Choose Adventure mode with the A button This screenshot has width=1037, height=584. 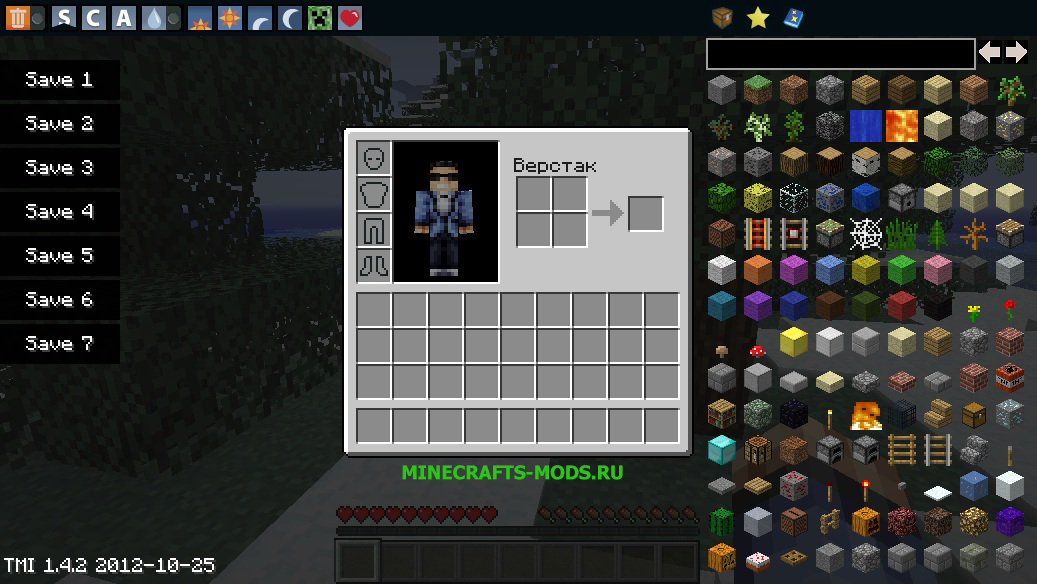point(124,17)
